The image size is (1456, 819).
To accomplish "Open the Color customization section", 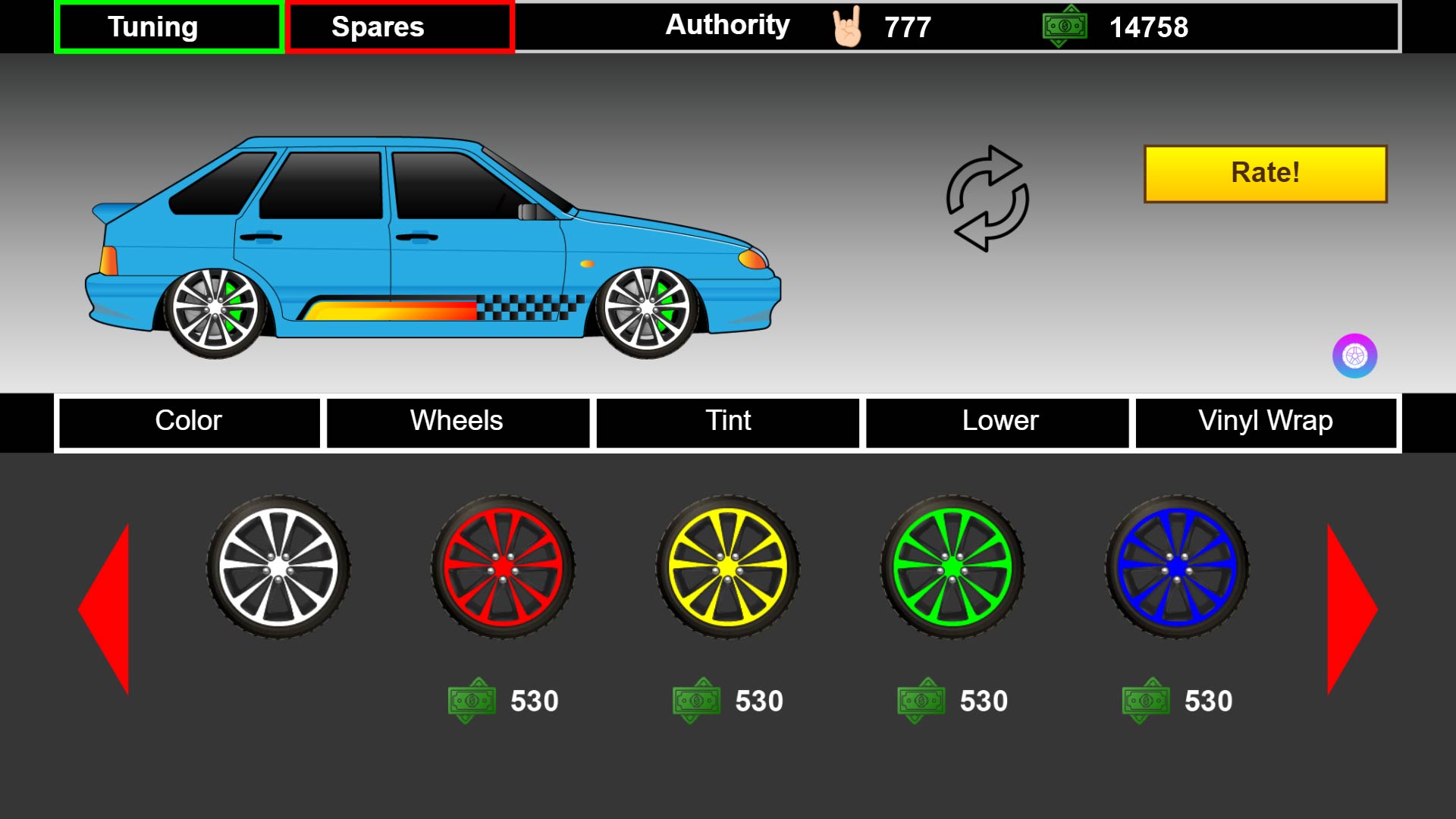I will pyautogui.click(x=188, y=421).
